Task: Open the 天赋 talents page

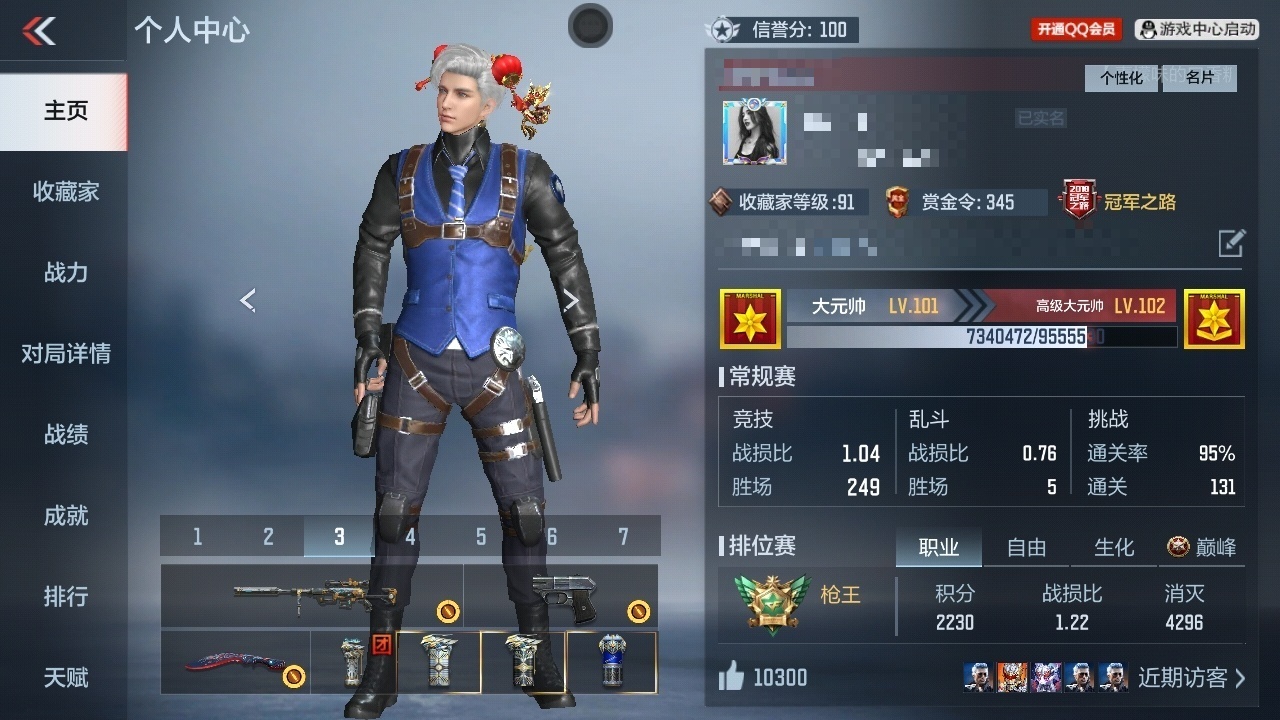Action: click(65, 677)
